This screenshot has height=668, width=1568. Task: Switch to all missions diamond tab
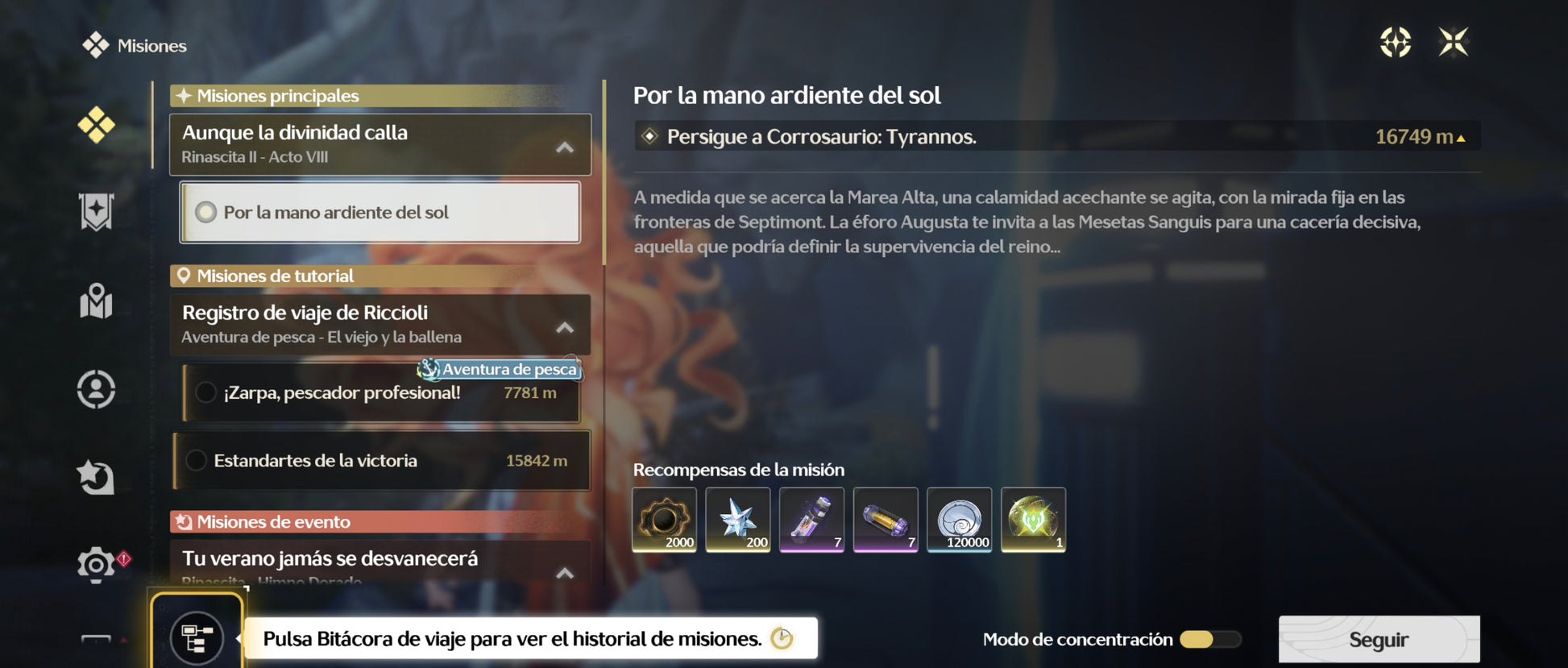(96, 126)
